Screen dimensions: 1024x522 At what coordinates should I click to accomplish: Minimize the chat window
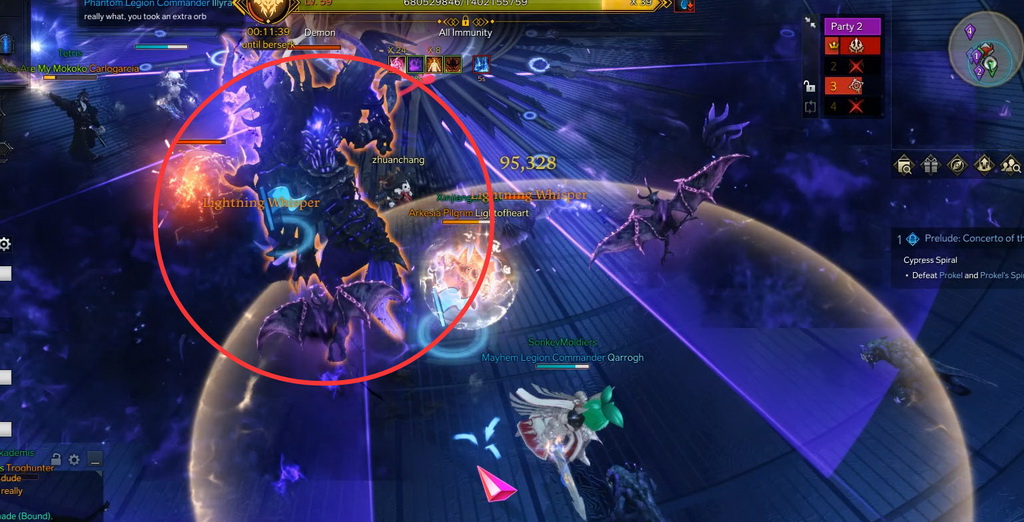(x=93, y=460)
